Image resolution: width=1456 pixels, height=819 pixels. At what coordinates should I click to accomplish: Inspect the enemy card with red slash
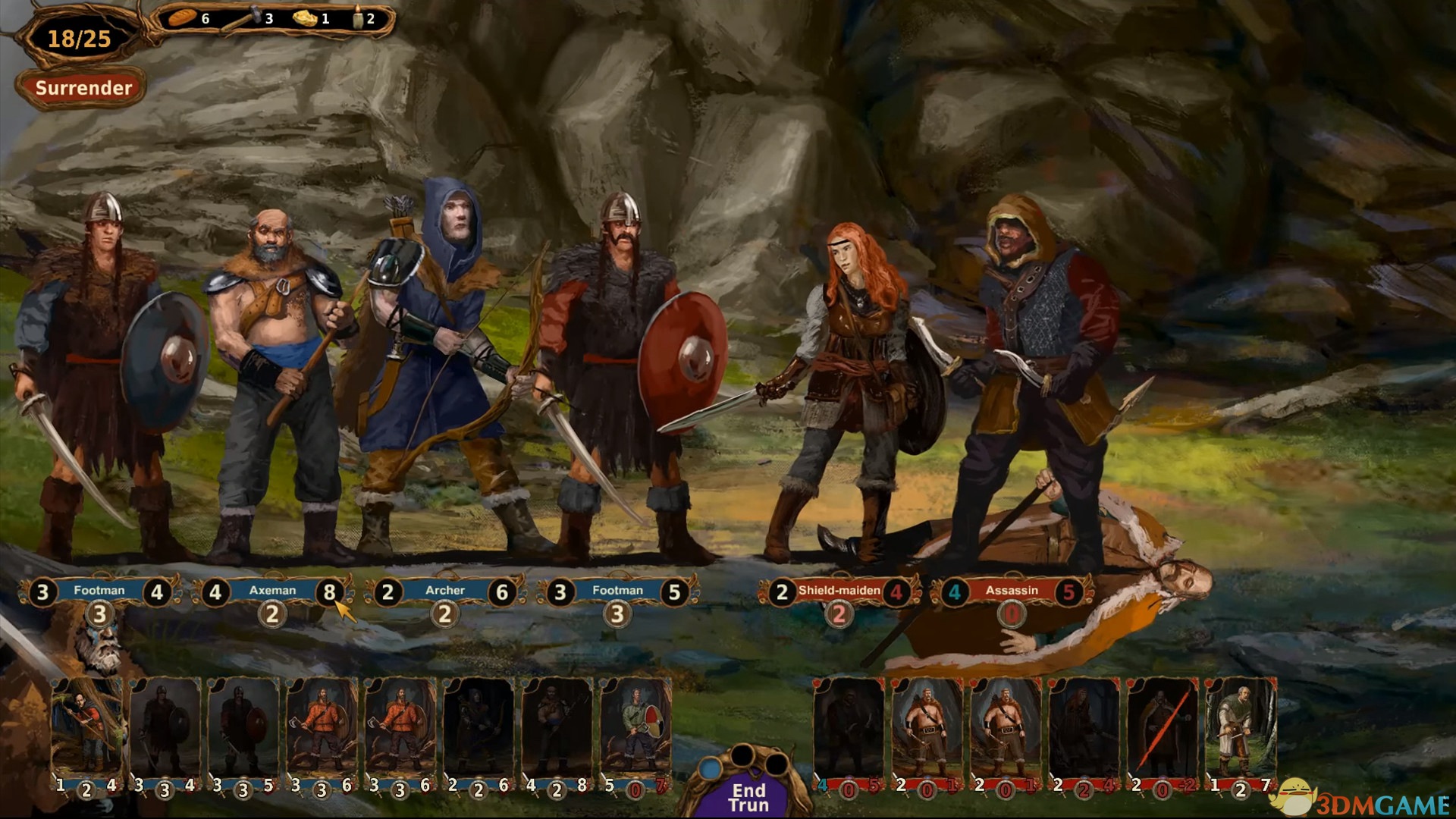click(x=1162, y=730)
